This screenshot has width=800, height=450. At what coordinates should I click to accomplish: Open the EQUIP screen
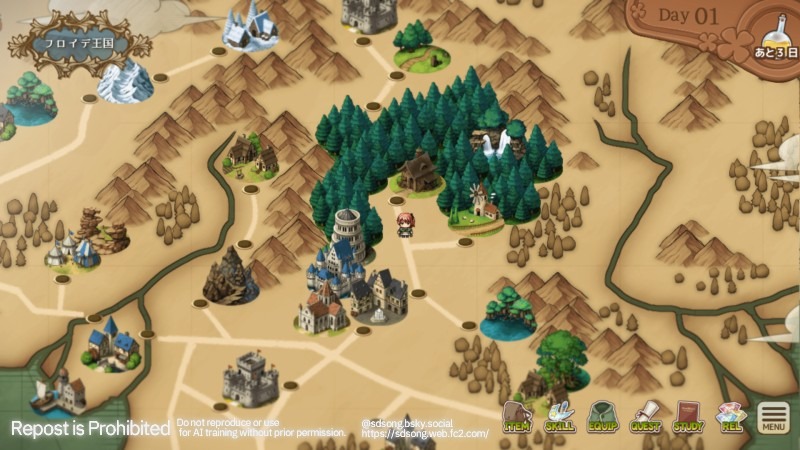pyautogui.click(x=602, y=416)
